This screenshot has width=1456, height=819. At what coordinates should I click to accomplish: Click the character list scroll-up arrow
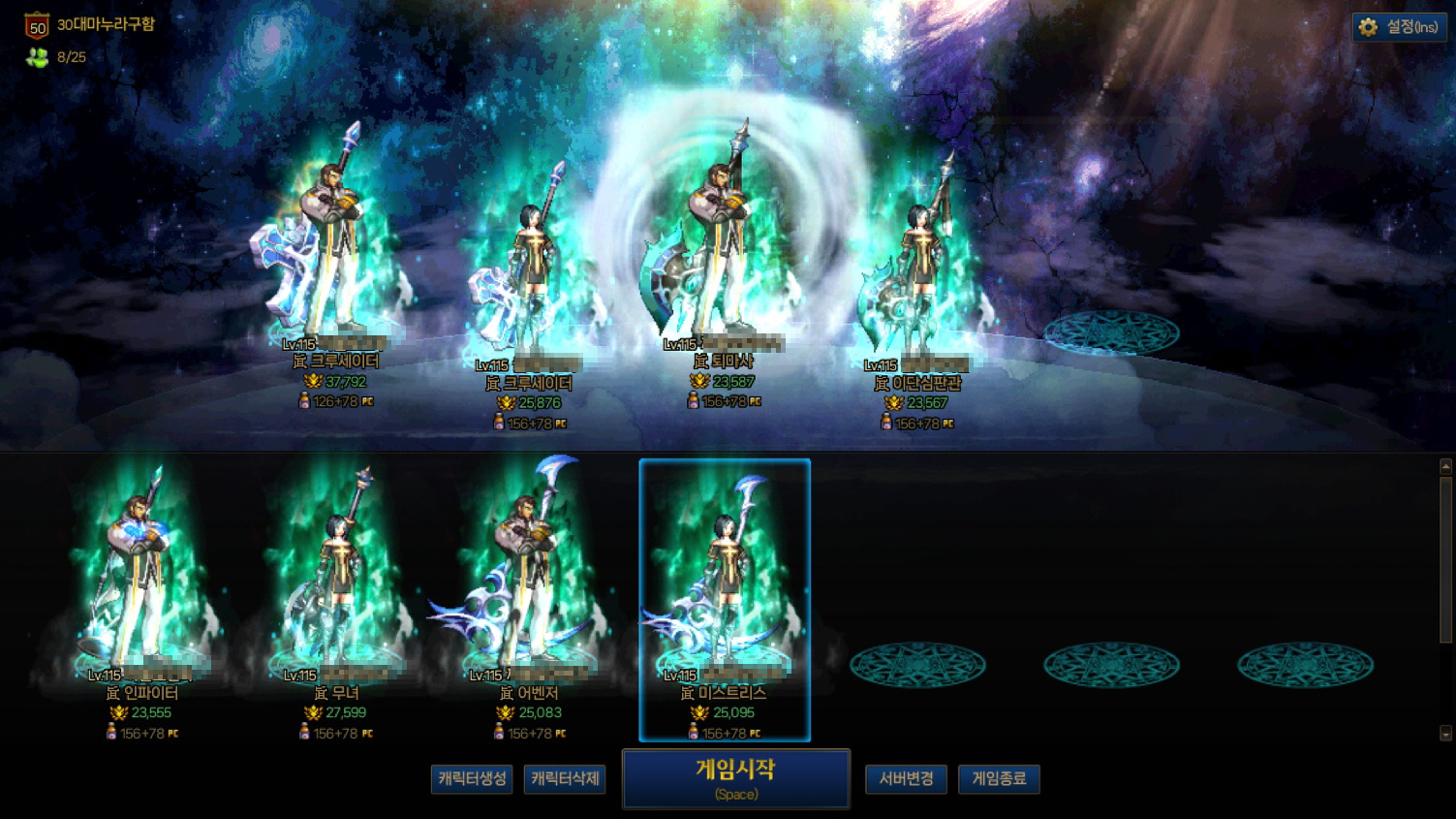pyautogui.click(x=1445, y=467)
